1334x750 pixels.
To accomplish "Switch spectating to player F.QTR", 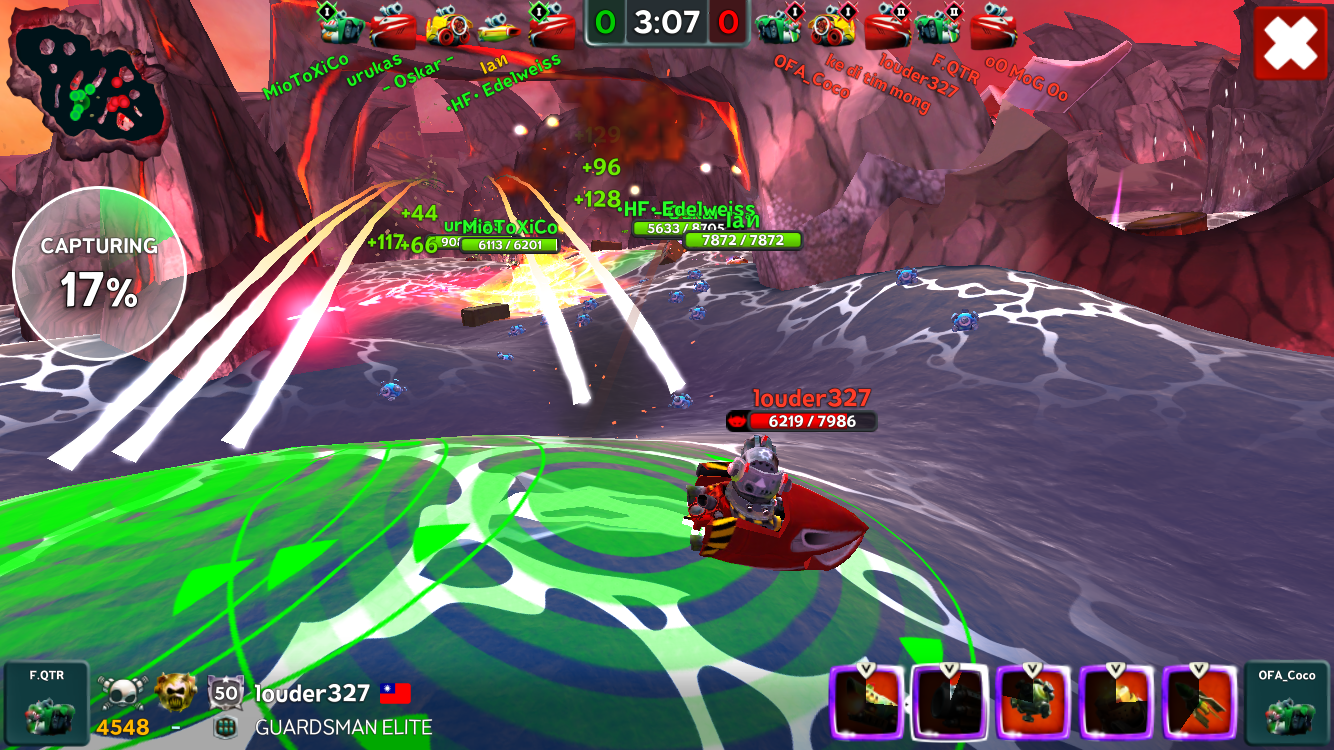I will [x=46, y=704].
